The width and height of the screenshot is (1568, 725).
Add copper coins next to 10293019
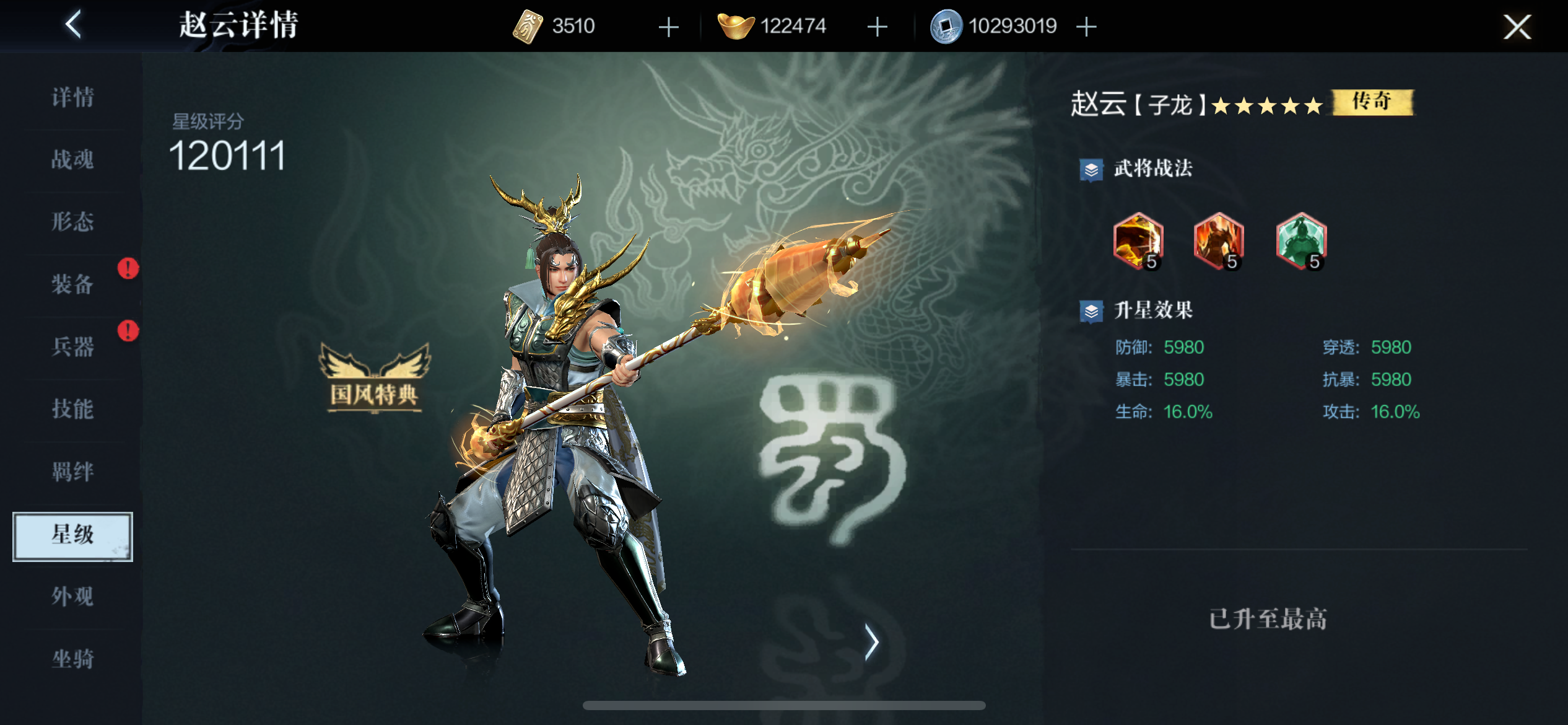click(1086, 27)
